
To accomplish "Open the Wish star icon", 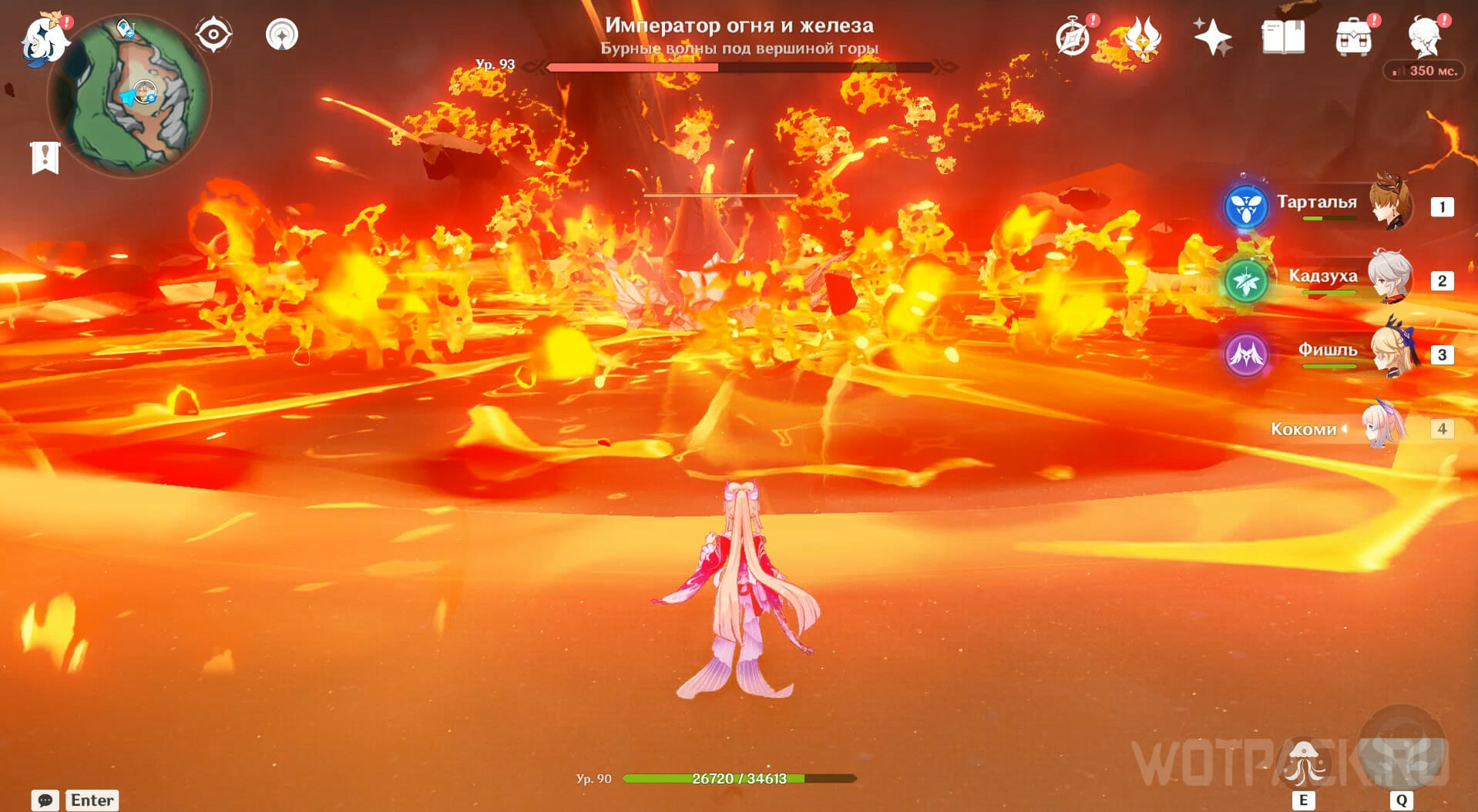I will pos(1212,37).
